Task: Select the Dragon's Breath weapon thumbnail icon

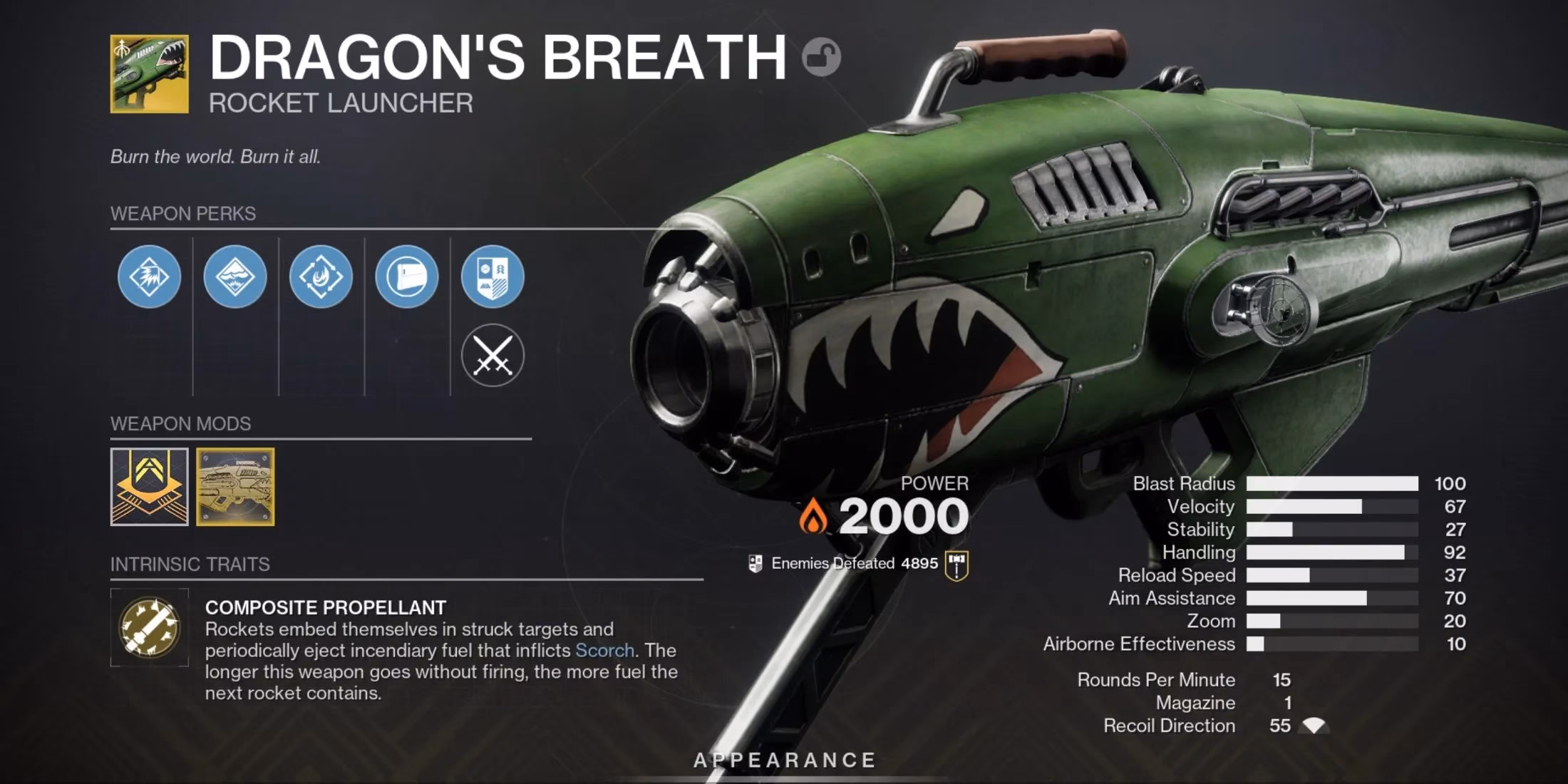Action: [x=148, y=73]
